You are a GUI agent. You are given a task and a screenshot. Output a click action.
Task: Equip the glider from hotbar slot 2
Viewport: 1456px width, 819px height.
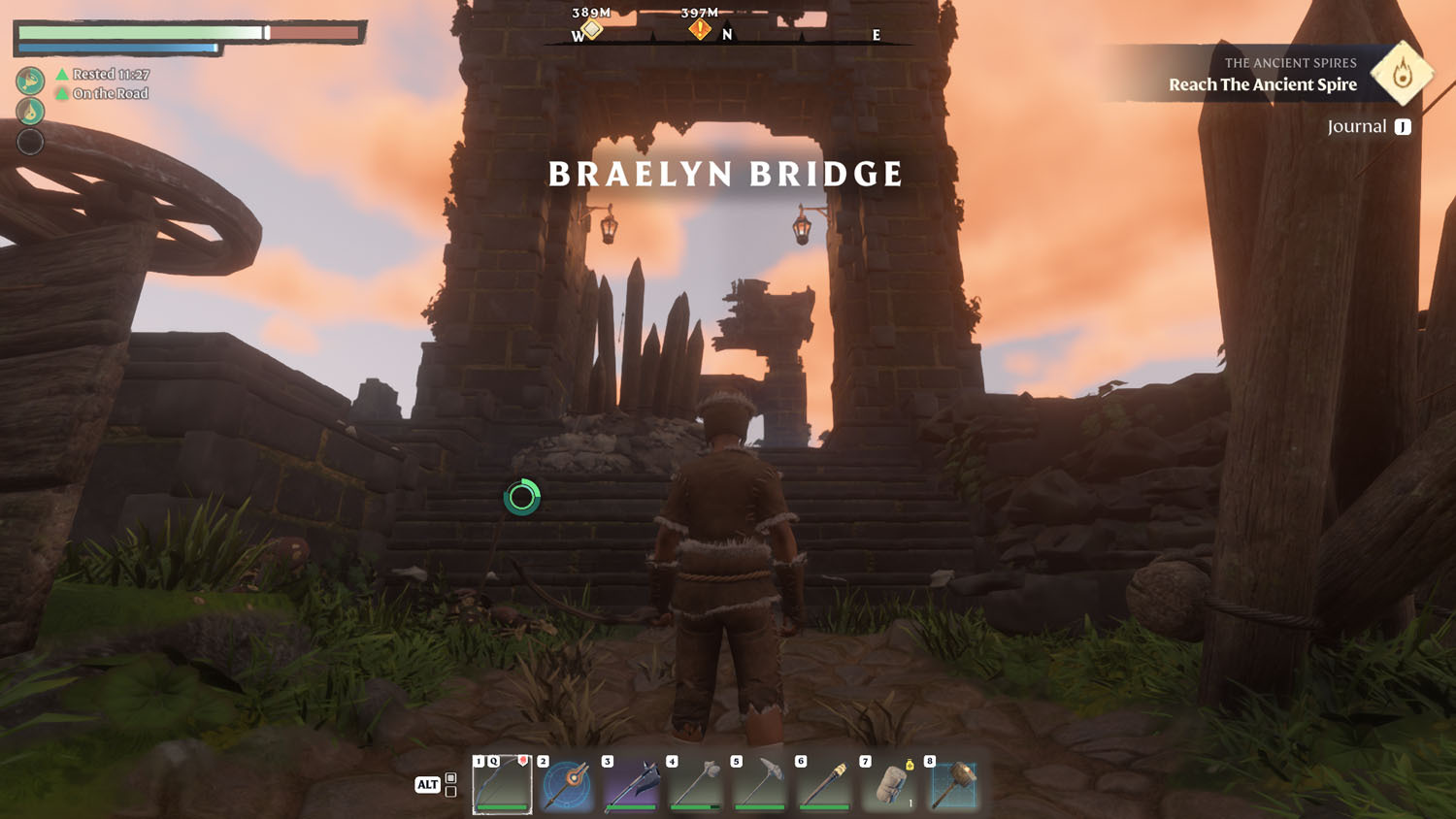point(566,784)
